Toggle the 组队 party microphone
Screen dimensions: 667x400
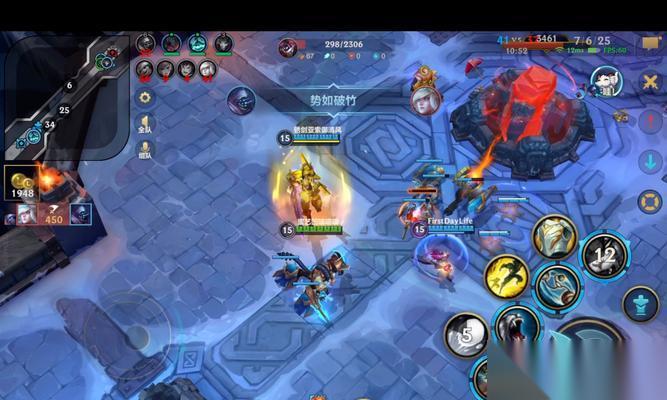click(145, 150)
